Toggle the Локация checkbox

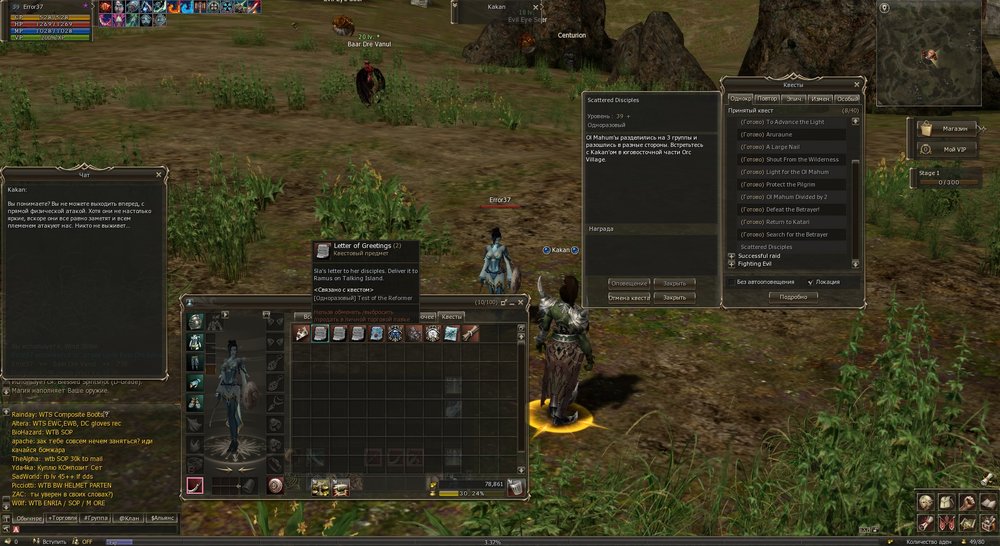[810, 282]
